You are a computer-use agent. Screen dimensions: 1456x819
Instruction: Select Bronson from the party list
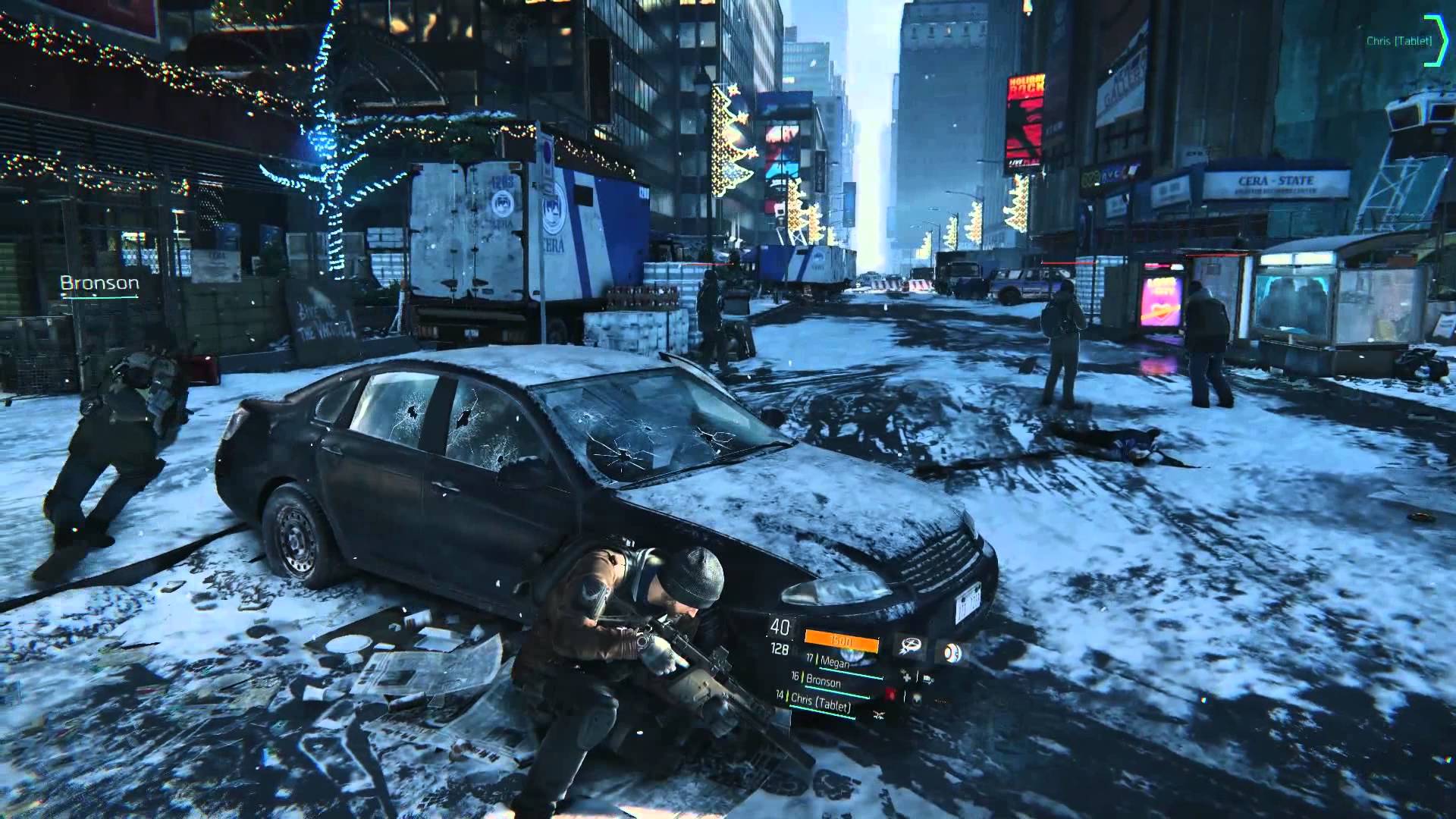pos(824,681)
